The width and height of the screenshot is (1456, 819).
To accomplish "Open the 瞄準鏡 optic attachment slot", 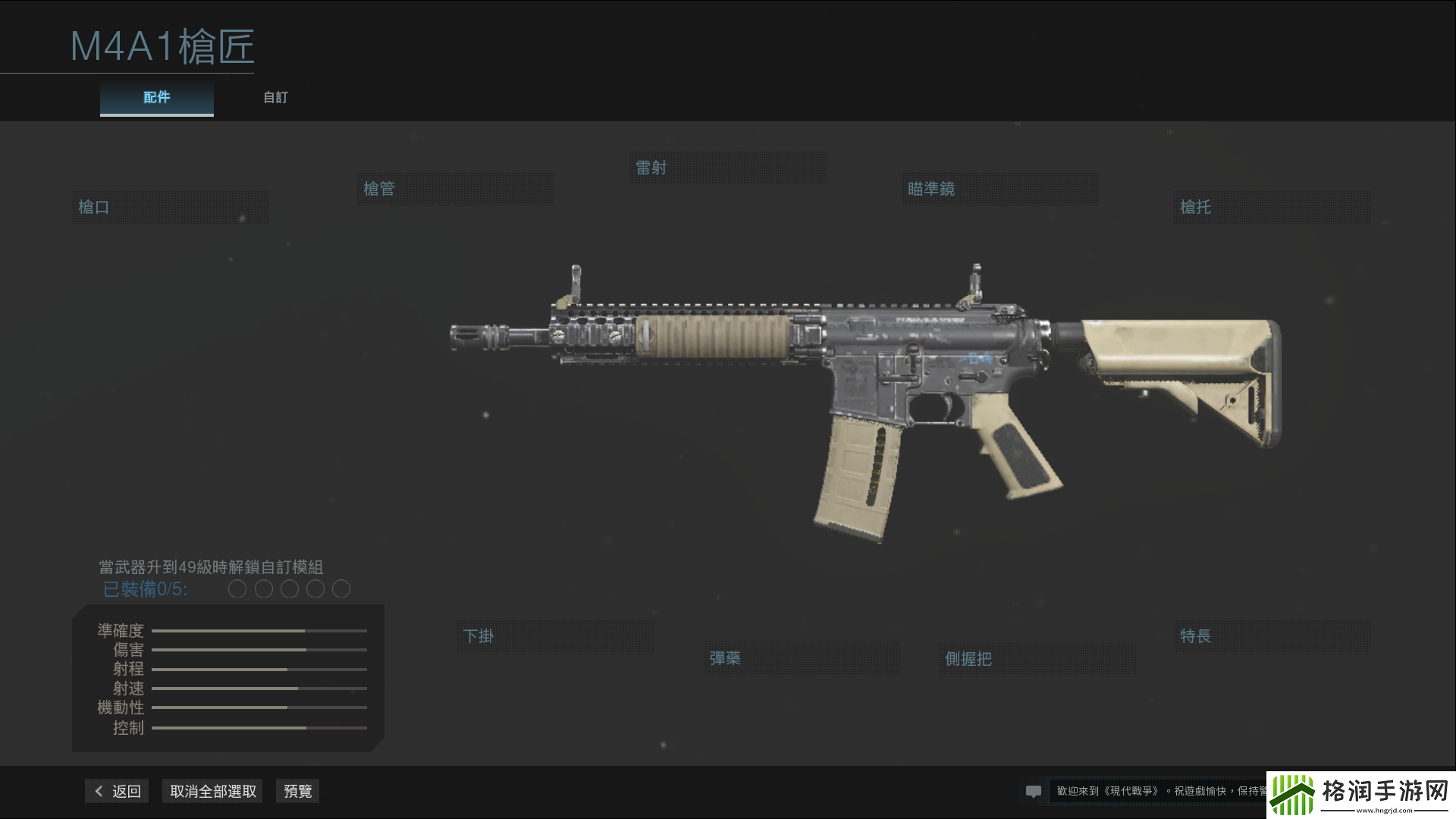I will 999,189.
